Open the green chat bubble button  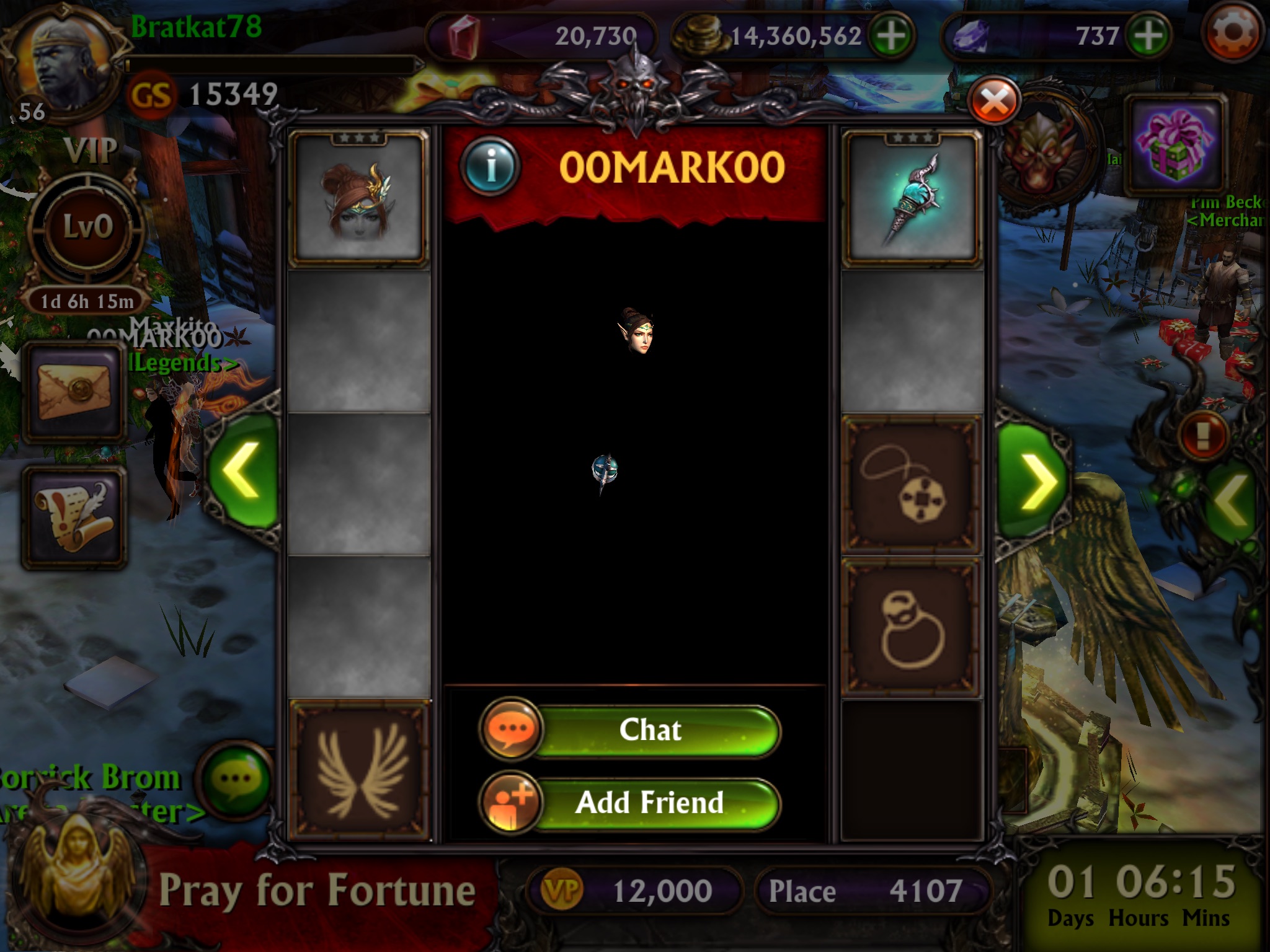(236, 778)
